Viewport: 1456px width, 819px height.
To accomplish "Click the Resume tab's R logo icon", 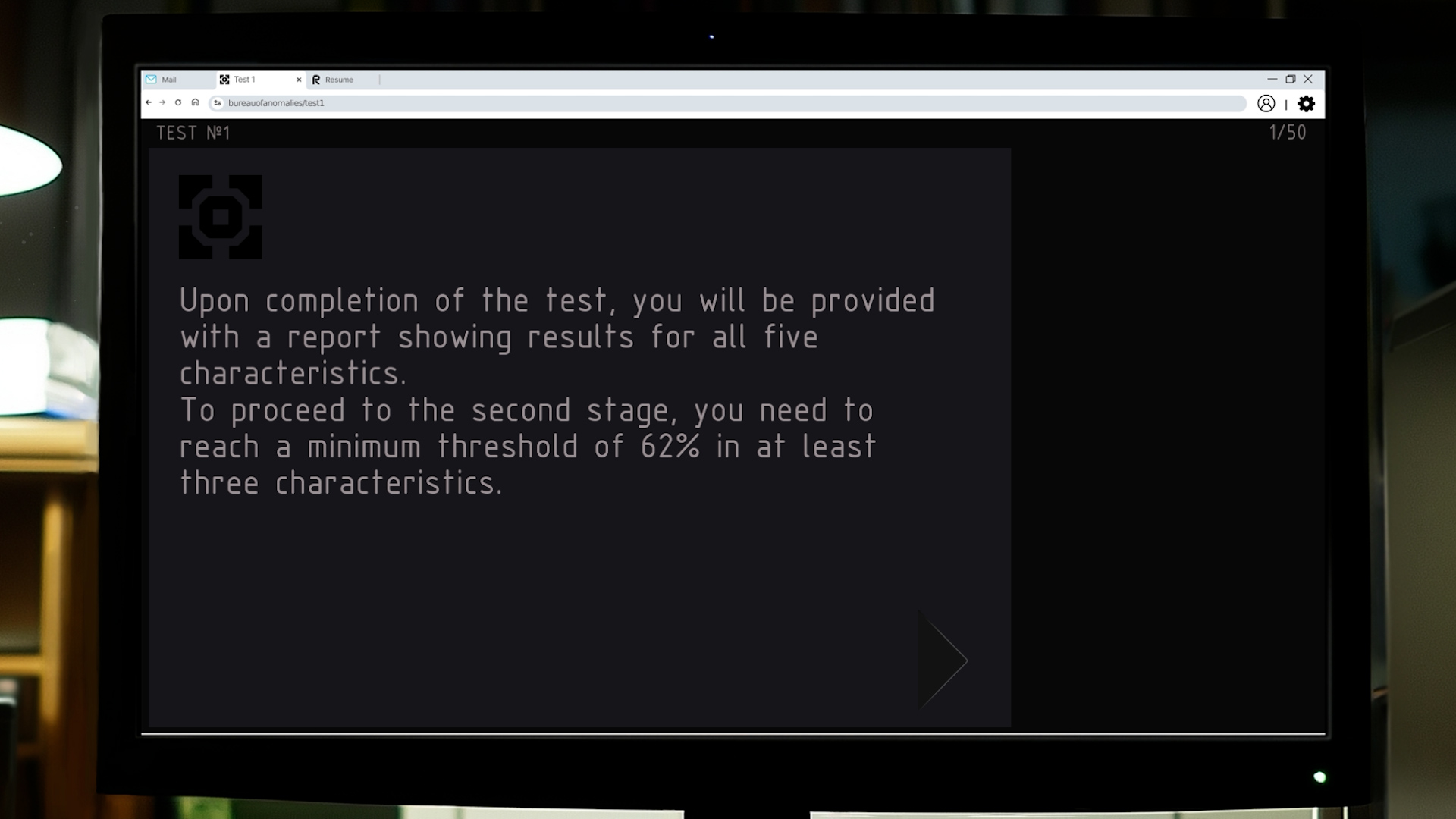I will click(x=317, y=79).
